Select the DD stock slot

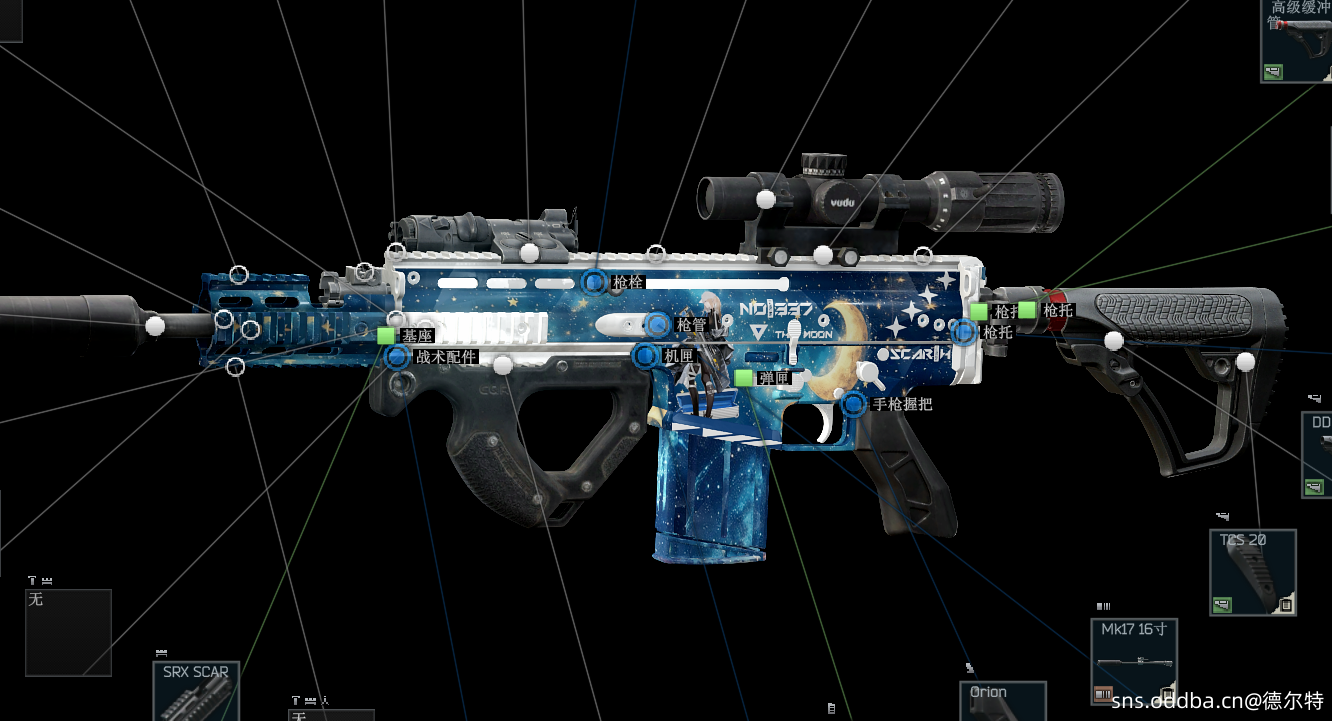(x=1317, y=455)
